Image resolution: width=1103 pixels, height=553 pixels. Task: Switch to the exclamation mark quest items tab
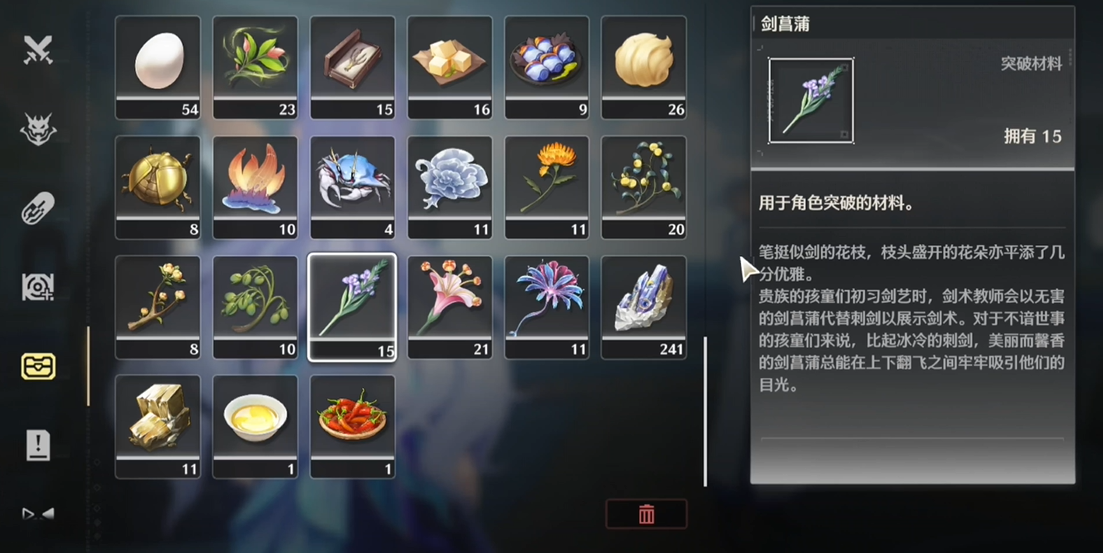[38, 445]
